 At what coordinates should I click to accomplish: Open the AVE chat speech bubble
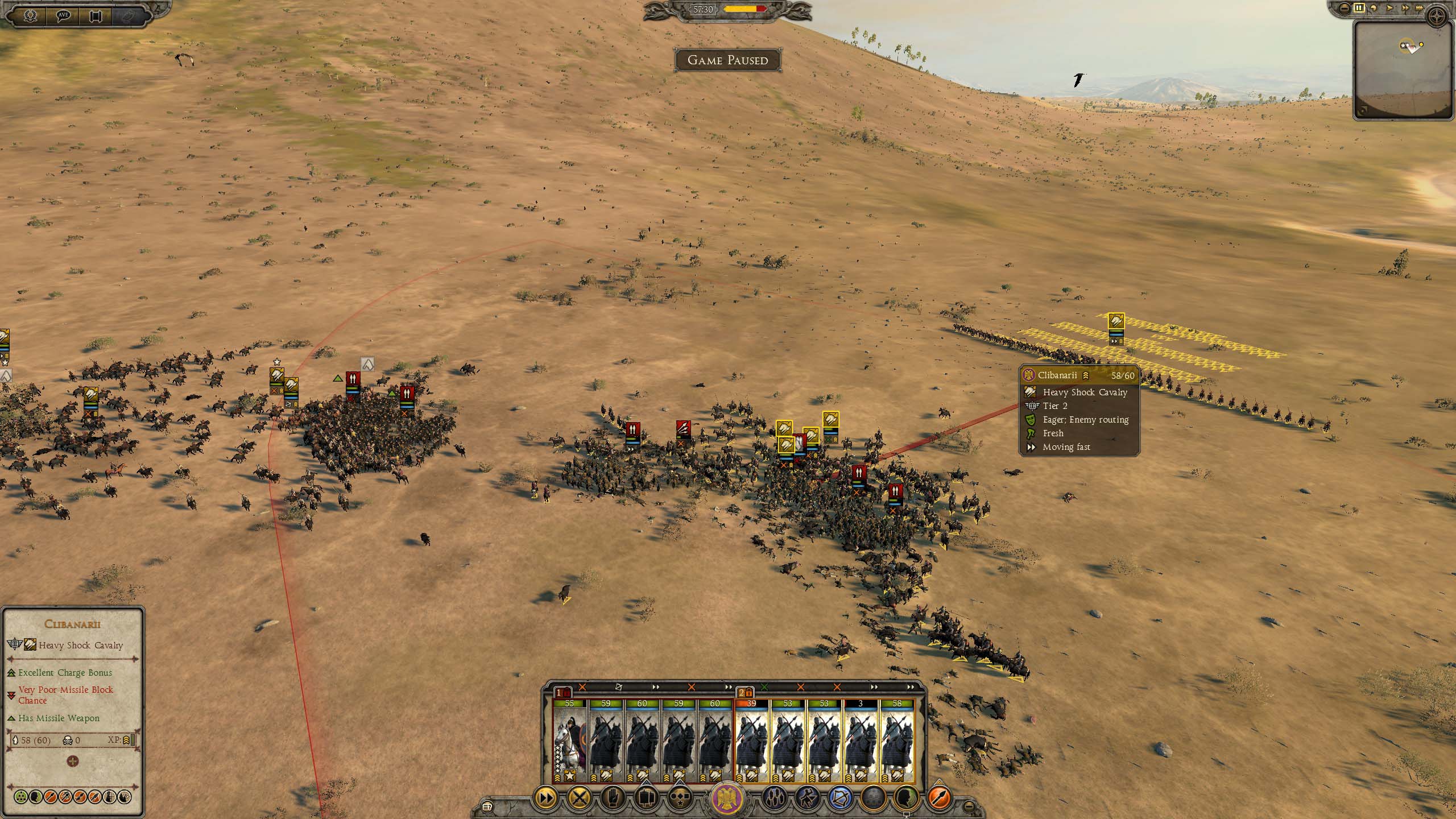click(64, 15)
